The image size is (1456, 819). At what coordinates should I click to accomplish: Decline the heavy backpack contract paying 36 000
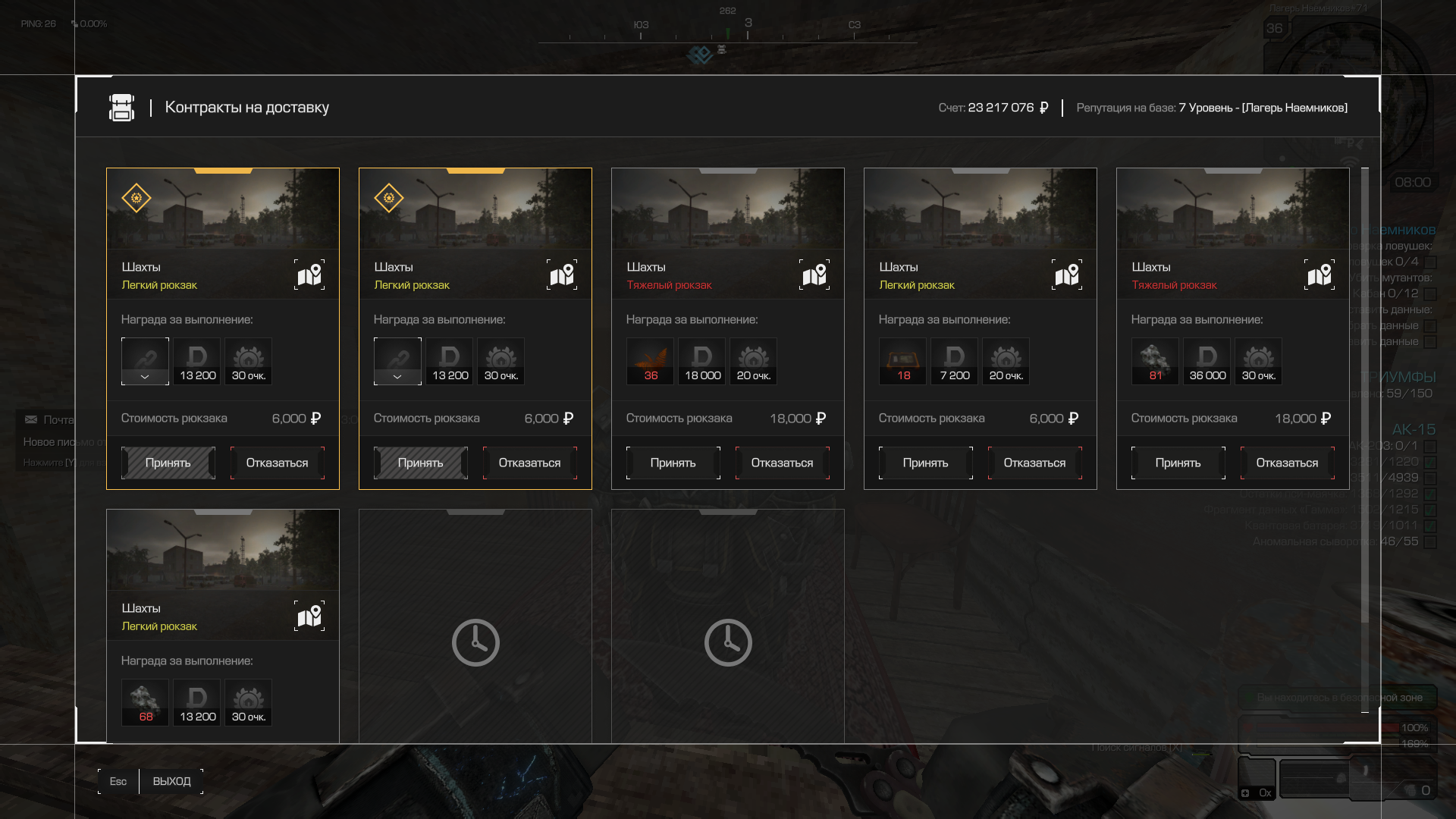(x=1287, y=463)
